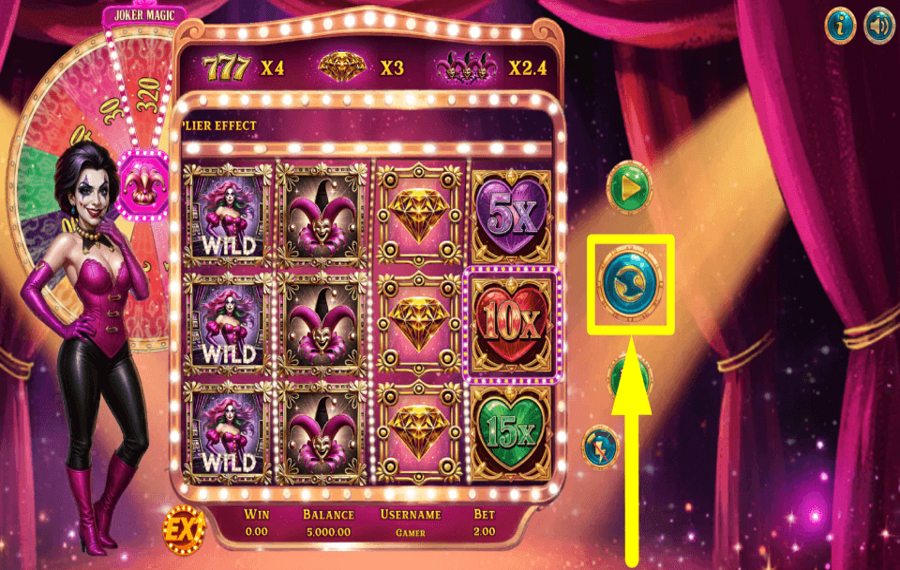The height and width of the screenshot is (570, 900).
Task: Spin the reels with the blue spin button
Action: click(x=630, y=284)
